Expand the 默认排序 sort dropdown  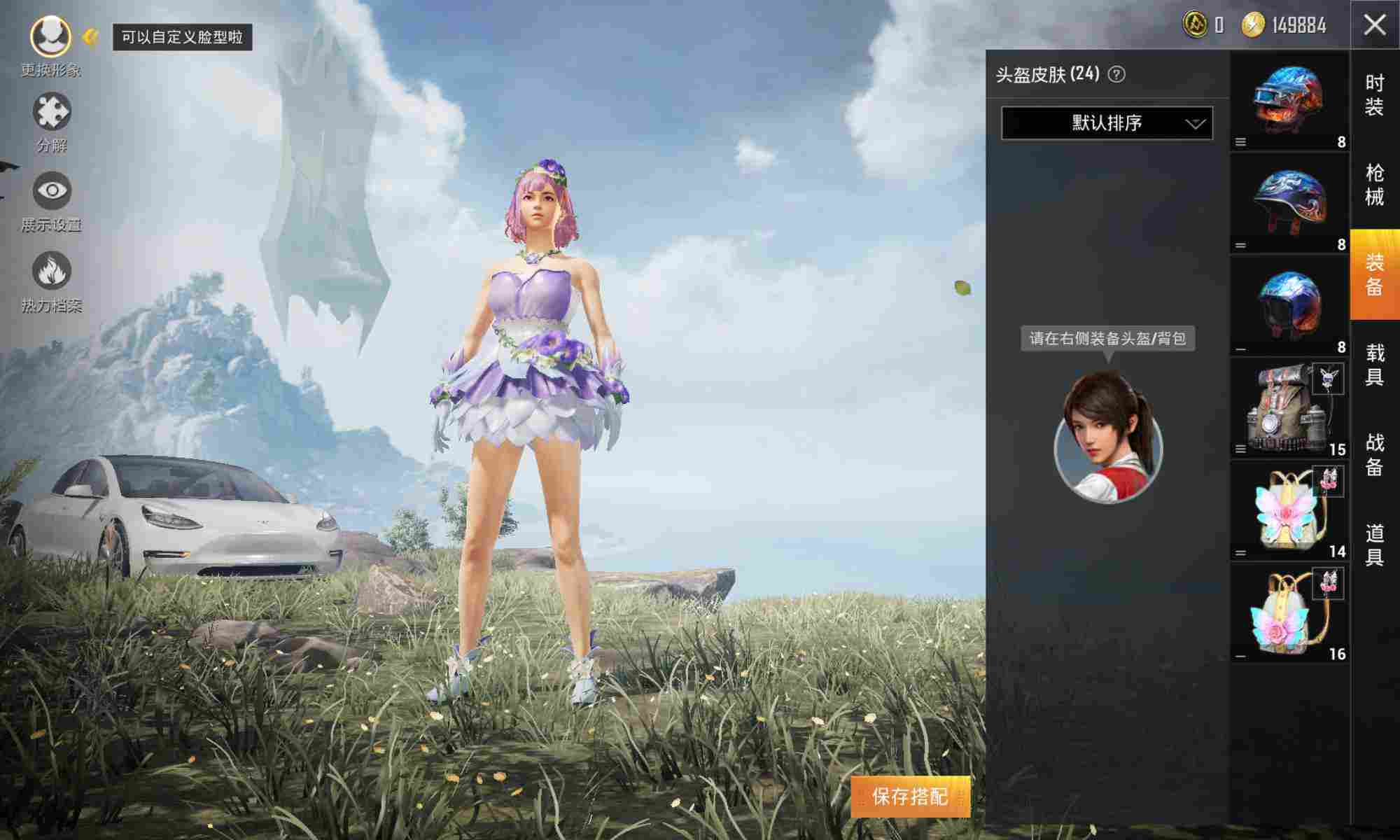tap(1107, 123)
